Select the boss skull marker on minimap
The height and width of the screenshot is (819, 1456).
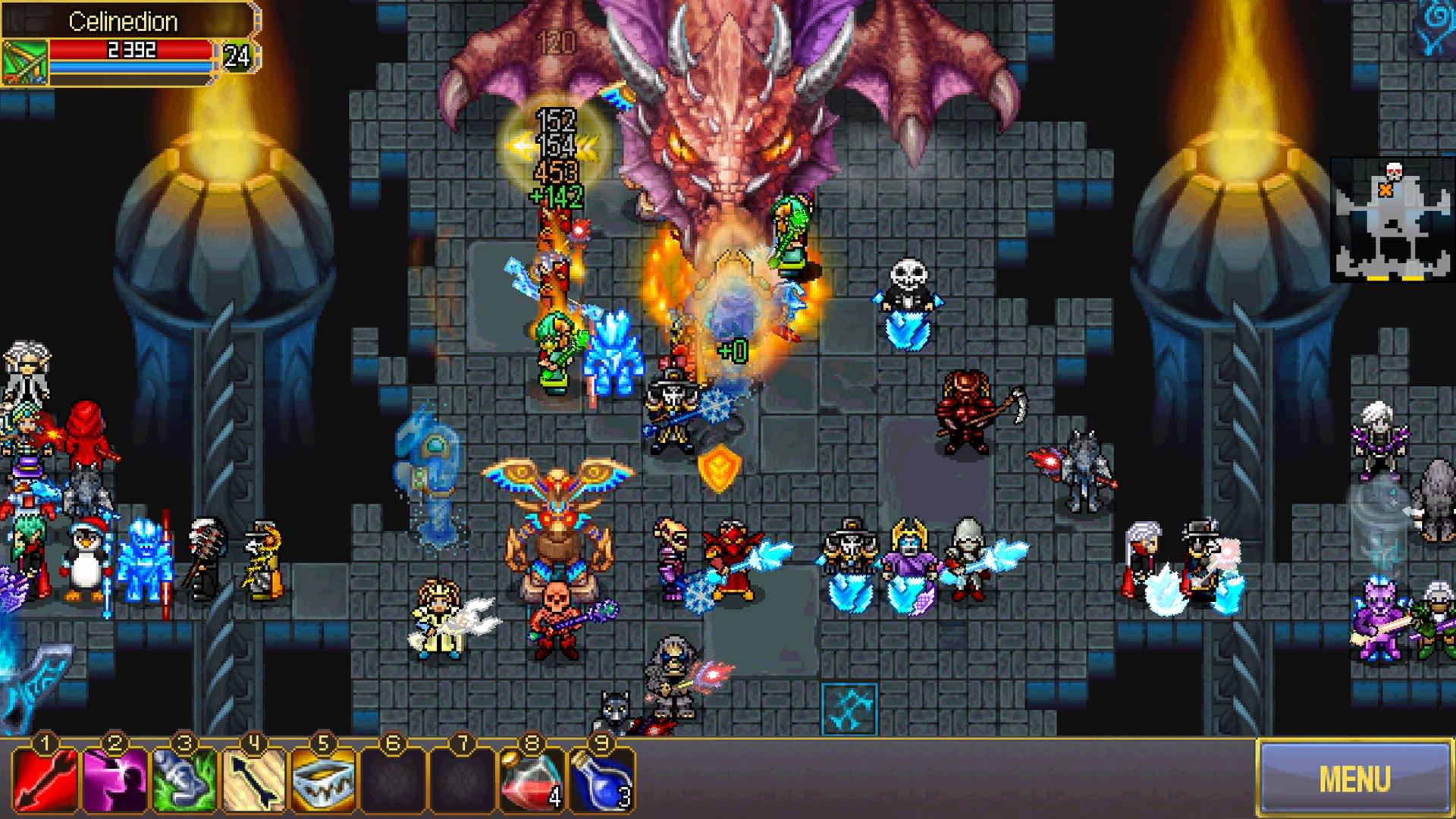pos(1394,170)
